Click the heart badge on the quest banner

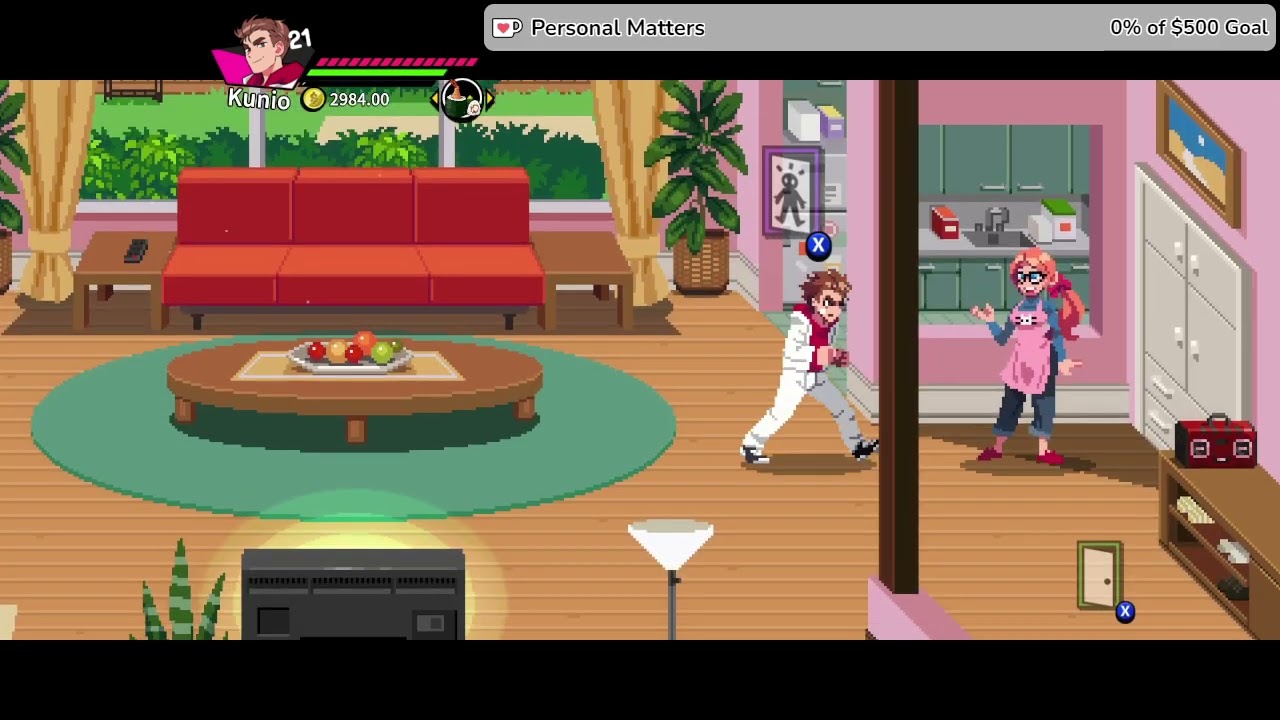[507, 28]
